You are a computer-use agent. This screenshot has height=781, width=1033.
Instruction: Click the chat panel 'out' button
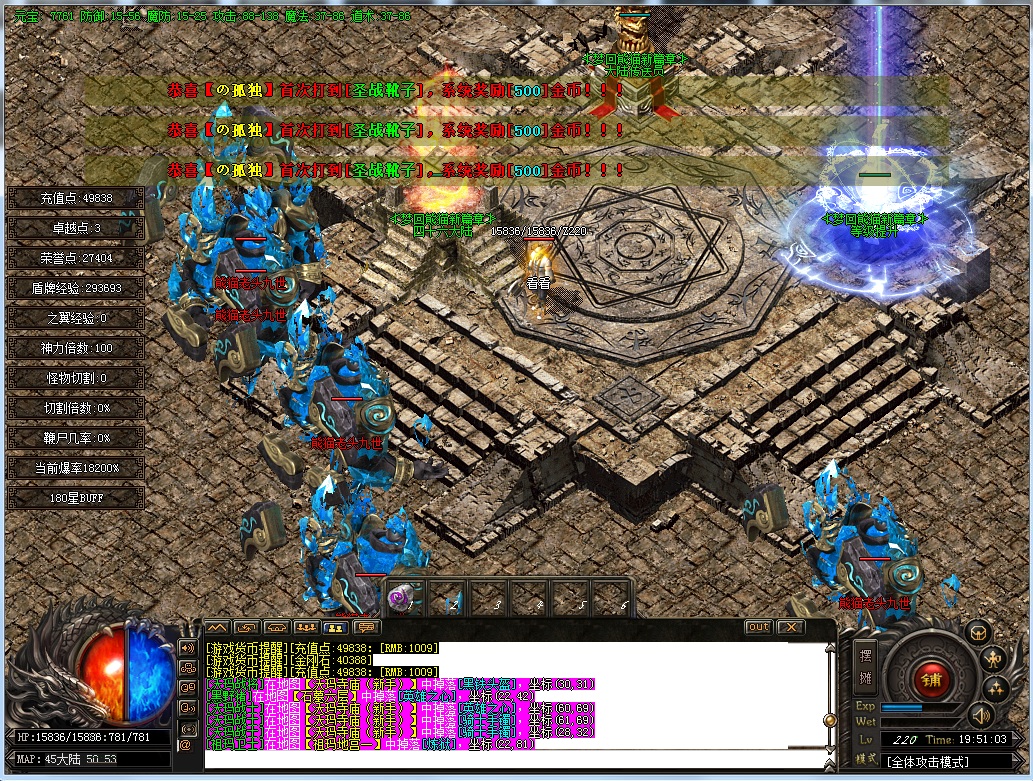tap(758, 627)
